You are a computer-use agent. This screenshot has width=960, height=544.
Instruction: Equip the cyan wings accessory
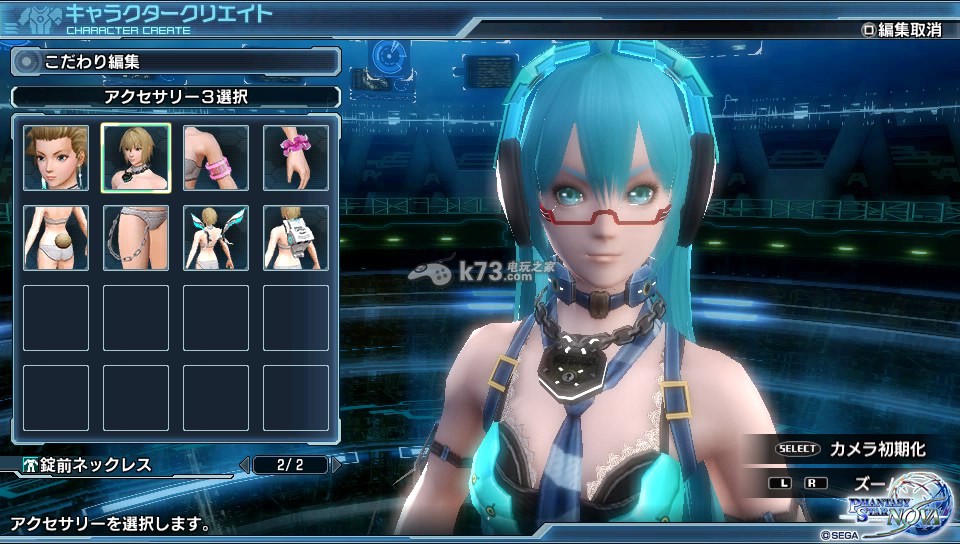pos(216,238)
